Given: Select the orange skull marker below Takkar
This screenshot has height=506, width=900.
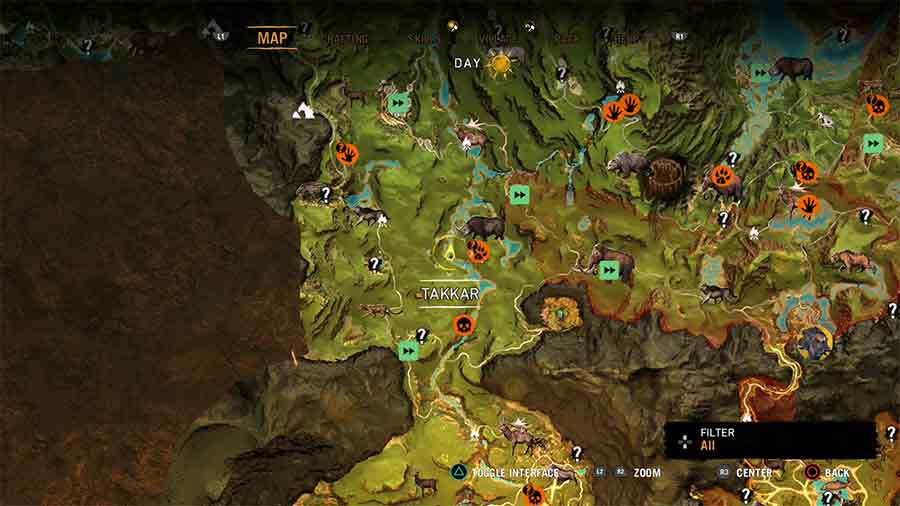Looking at the screenshot, I should [x=463, y=325].
